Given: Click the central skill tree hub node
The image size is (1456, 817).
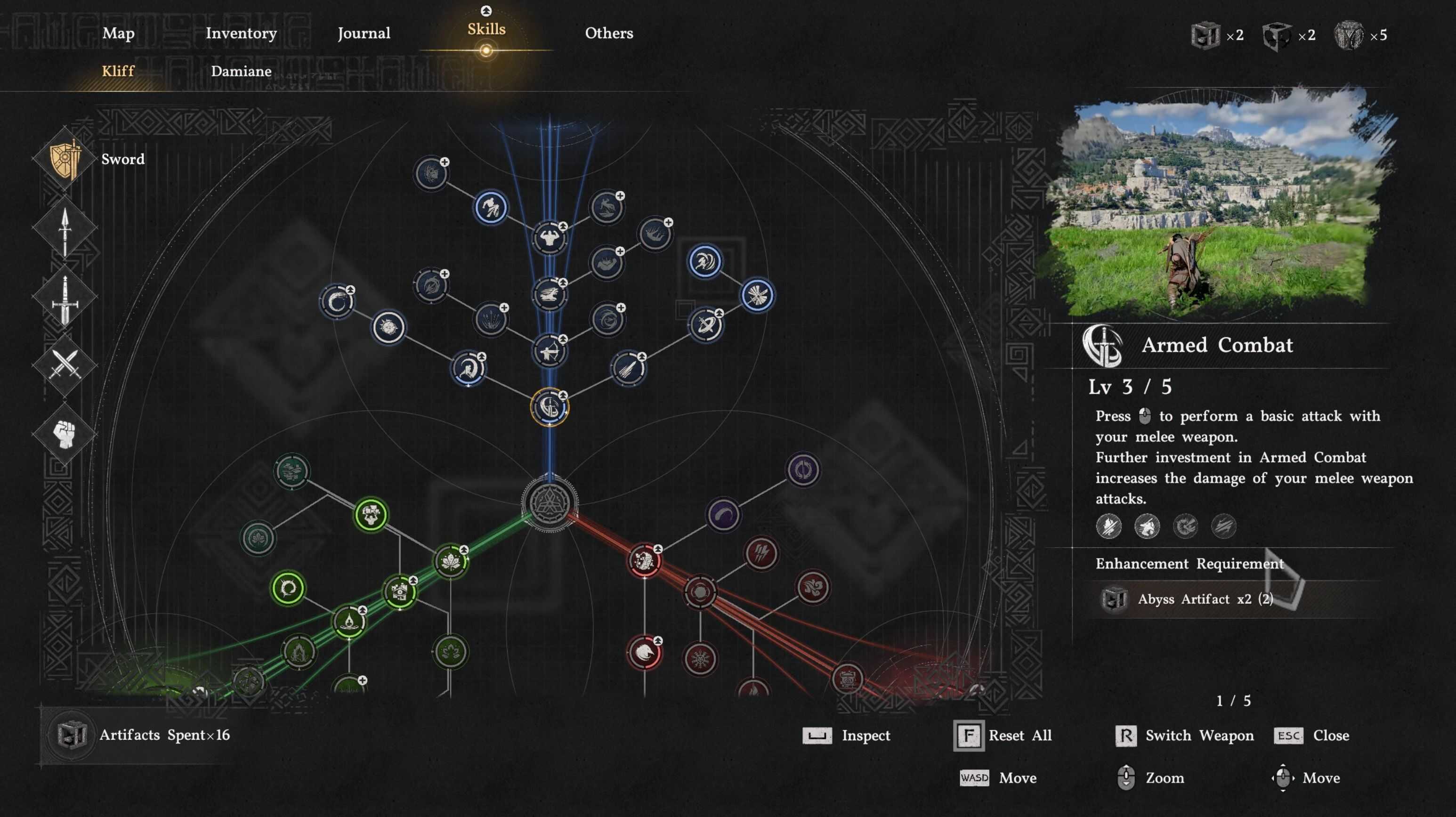Looking at the screenshot, I should (x=549, y=502).
